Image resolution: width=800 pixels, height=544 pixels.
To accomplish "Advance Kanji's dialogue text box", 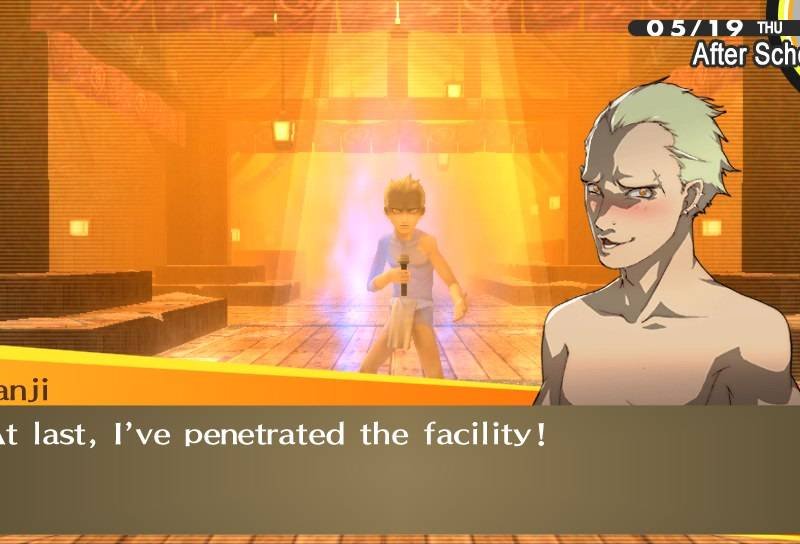I will pyautogui.click(x=400, y=470).
